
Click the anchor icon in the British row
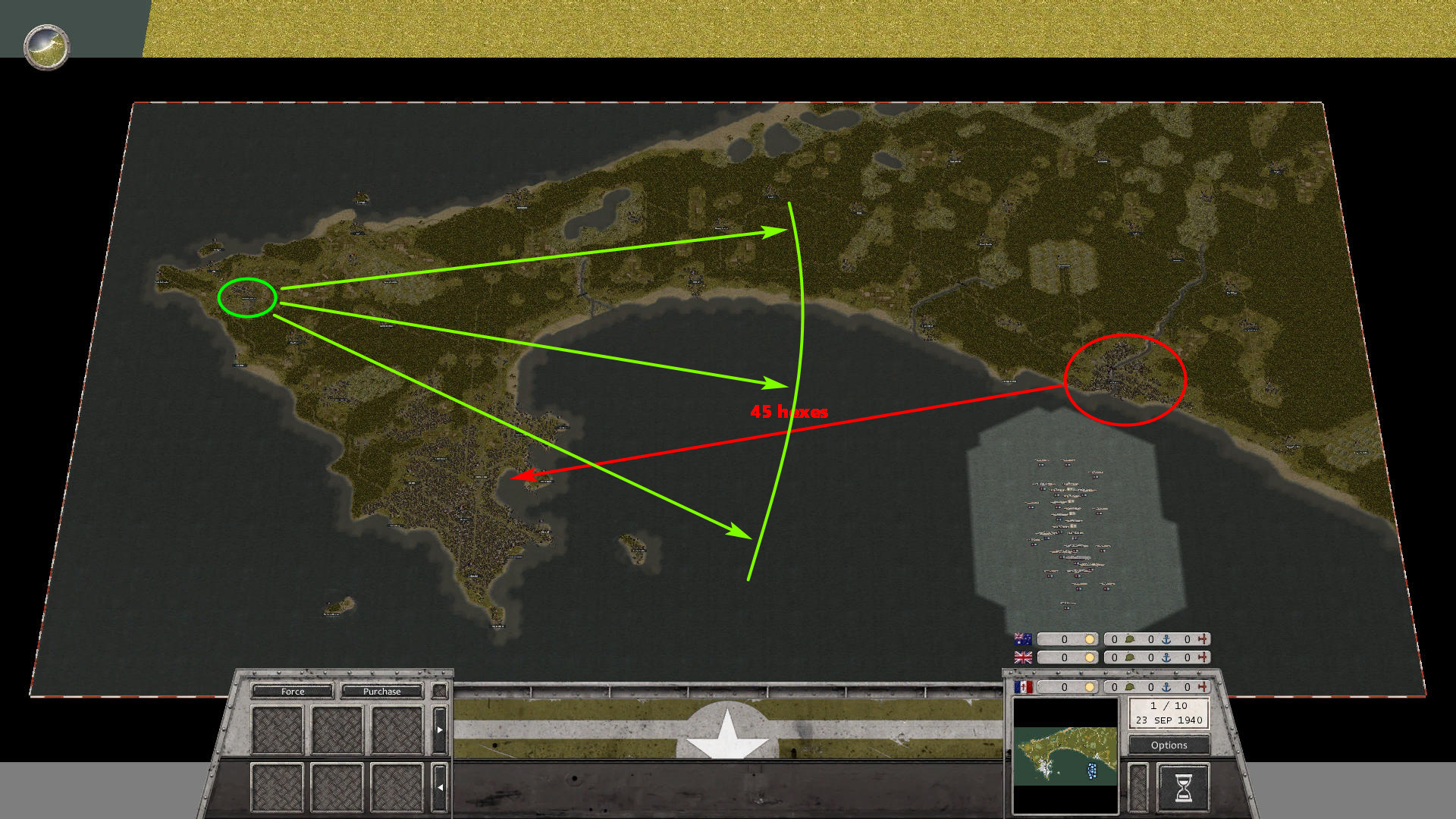click(1166, 657)
